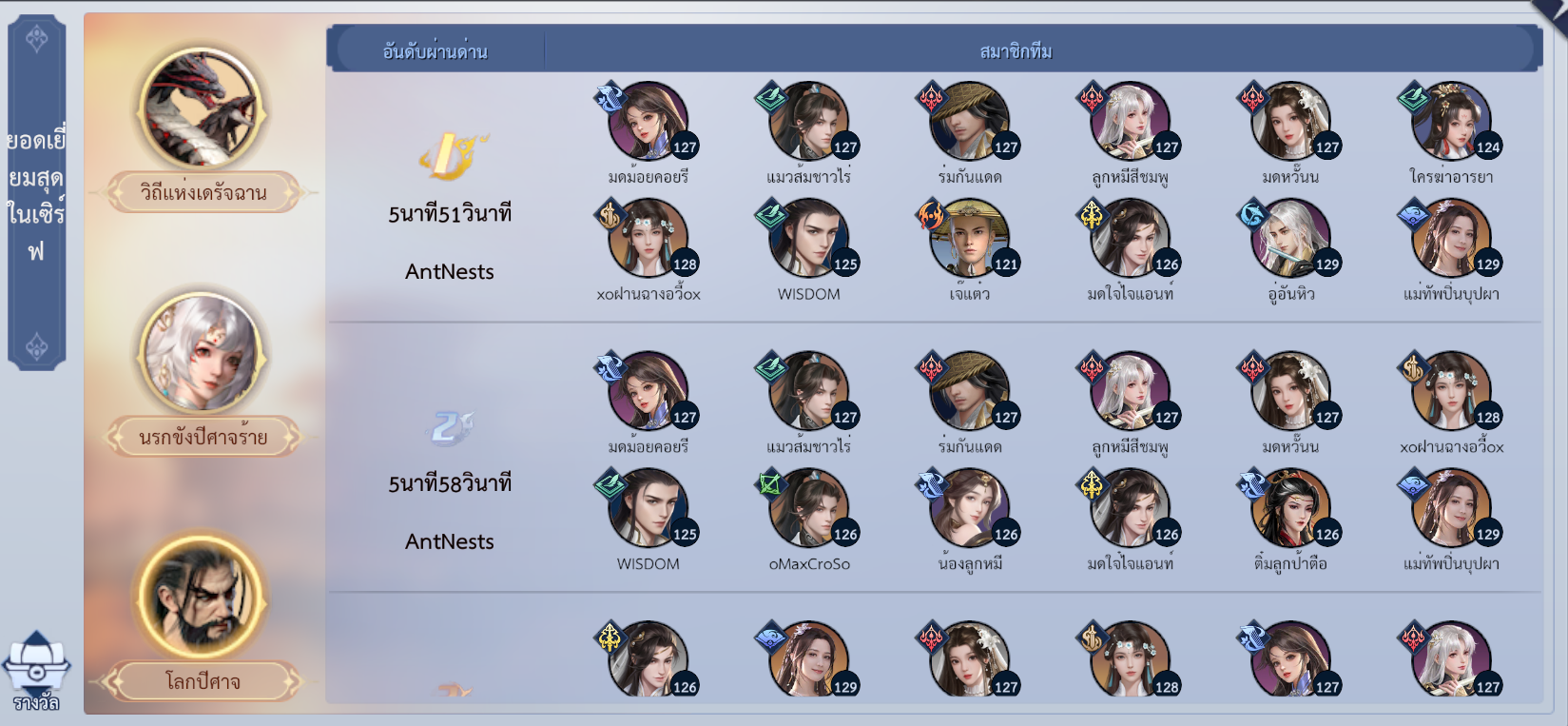The height and width of the screenshot is (726, 1568).
Task: Open player เจ๊แต๋ว level 121 portrait
Action: (969, 239)
